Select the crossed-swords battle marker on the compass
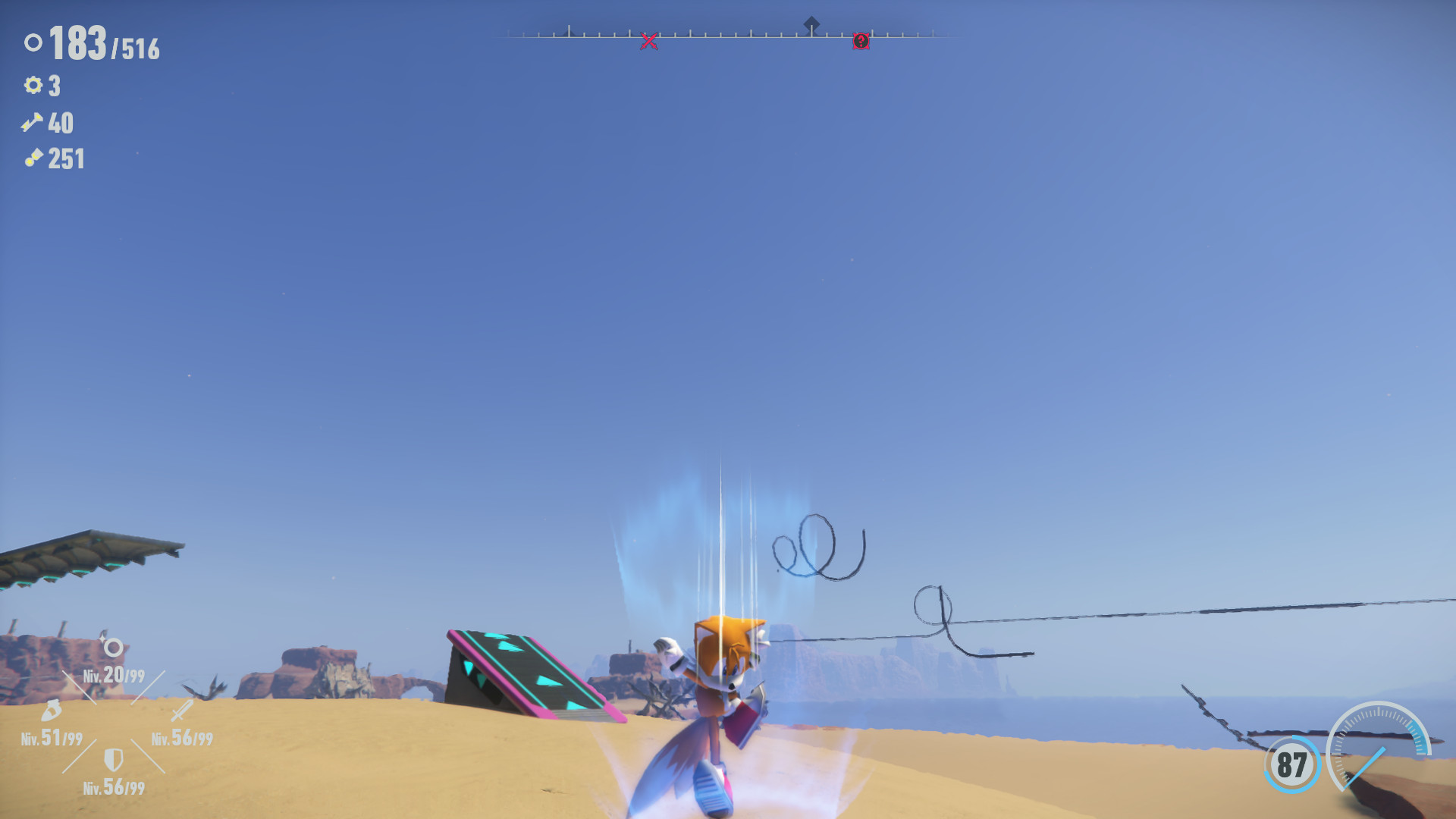Viewport: 1456px width, 819px height. 649,42
